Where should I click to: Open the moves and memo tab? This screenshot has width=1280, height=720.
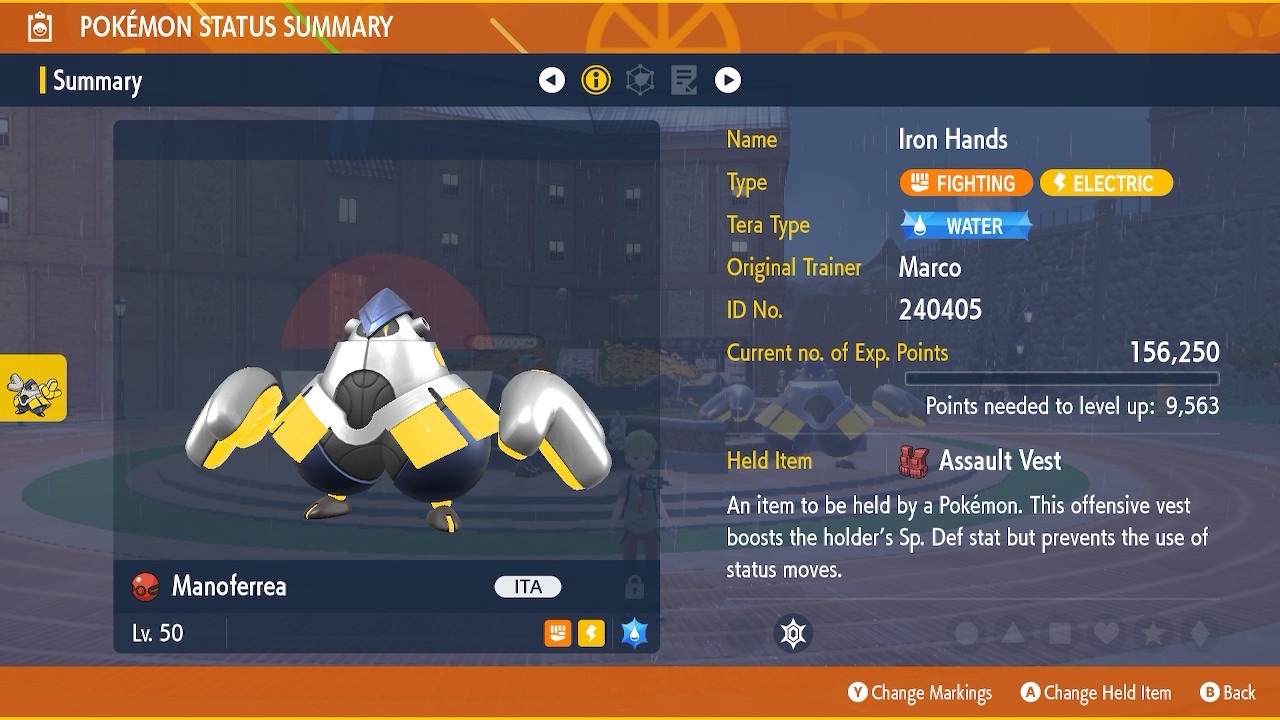click(x=684, y=80)
